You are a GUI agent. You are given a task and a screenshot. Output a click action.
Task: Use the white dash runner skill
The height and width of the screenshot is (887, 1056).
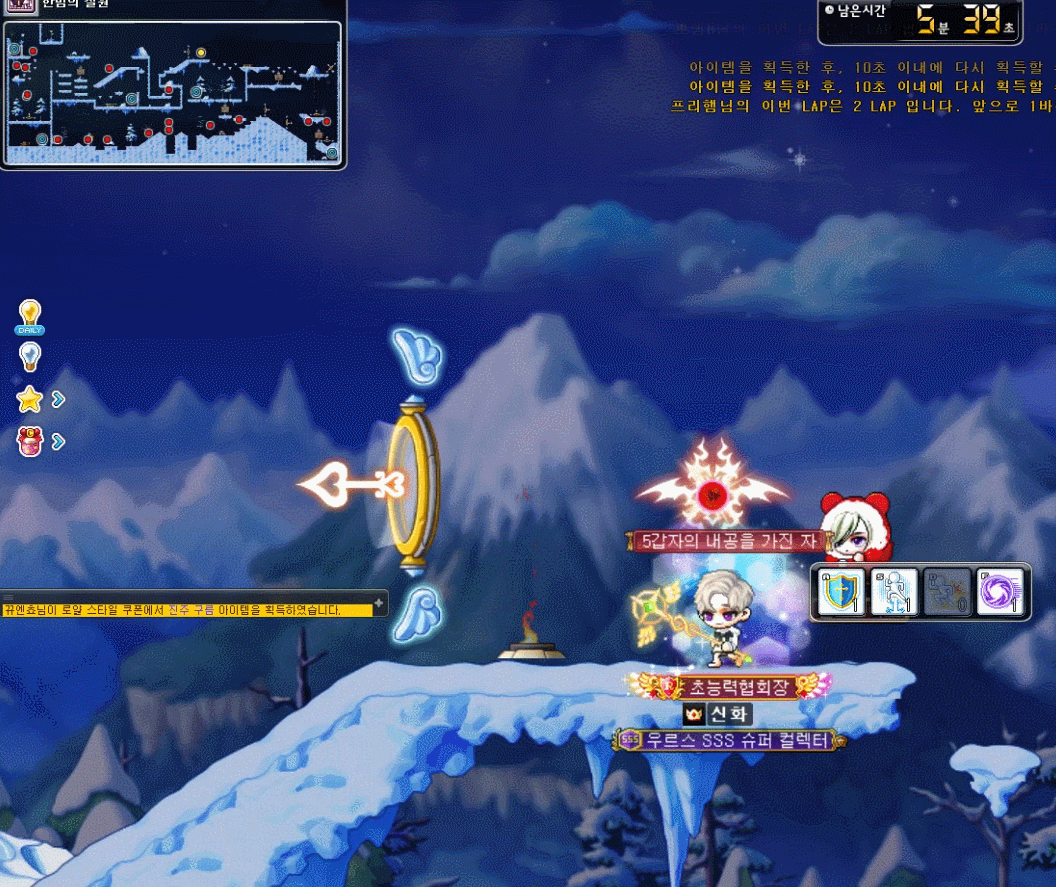click(894, 593)
